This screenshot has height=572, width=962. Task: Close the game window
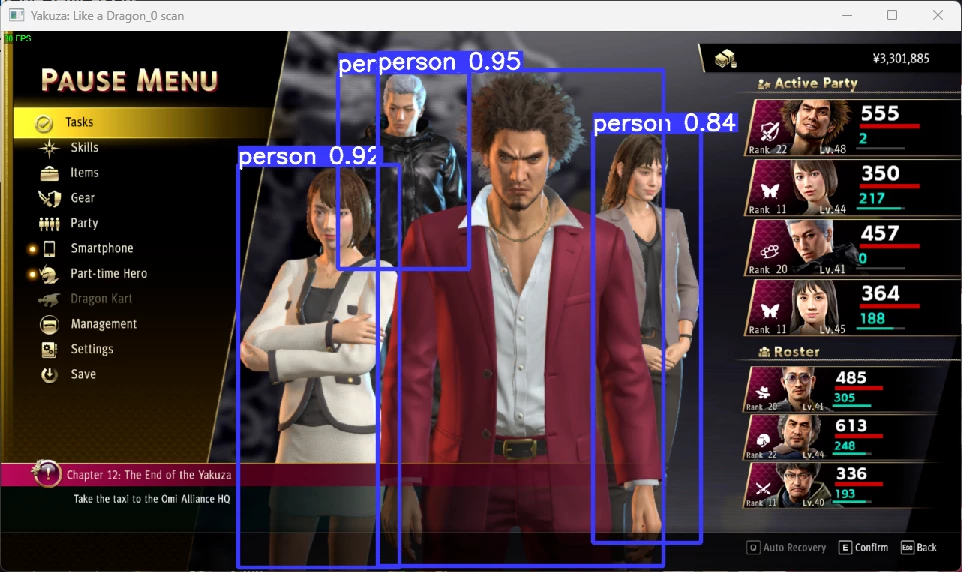937,15
